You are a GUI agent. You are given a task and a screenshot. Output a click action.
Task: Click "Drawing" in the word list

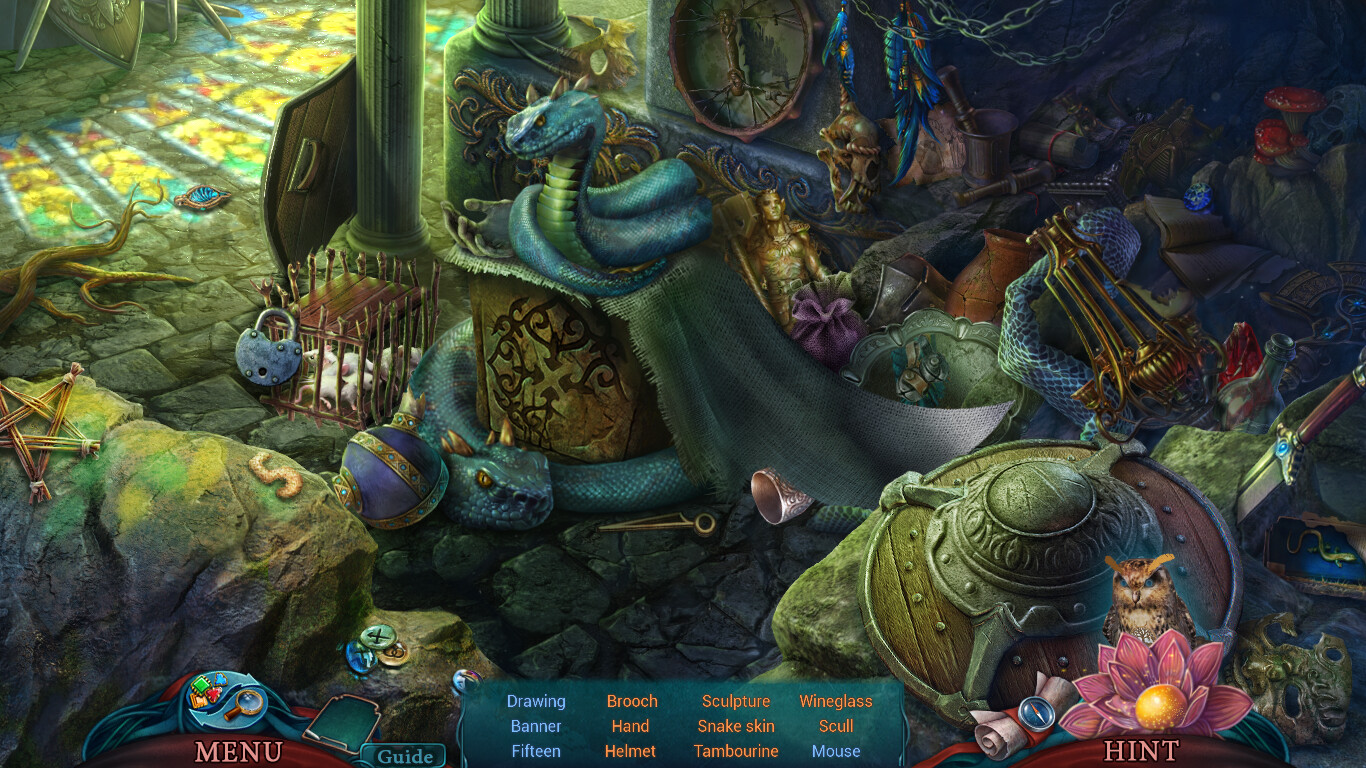[x=536, y=701]
